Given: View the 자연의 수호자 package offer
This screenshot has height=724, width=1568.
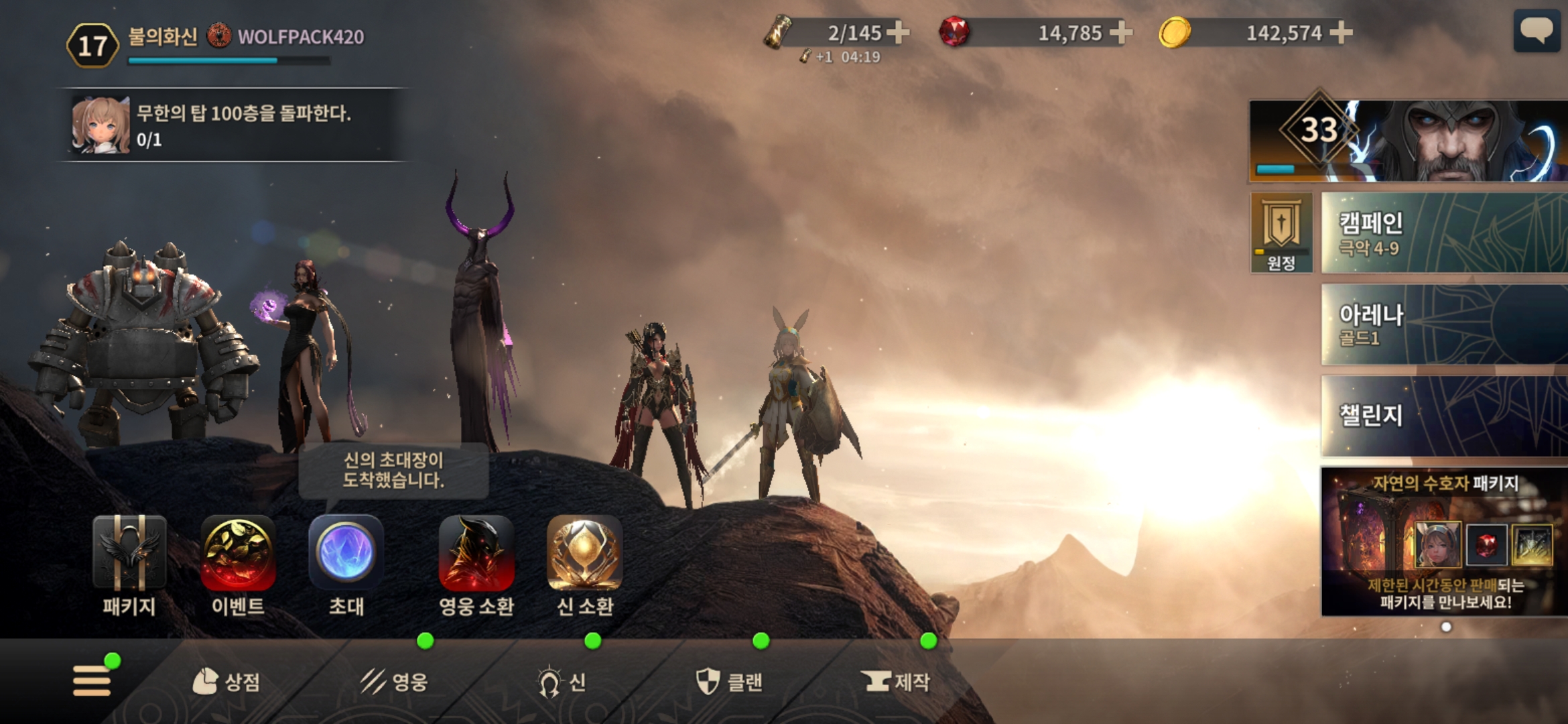Looking at the screenshot, I should 1444,542.
